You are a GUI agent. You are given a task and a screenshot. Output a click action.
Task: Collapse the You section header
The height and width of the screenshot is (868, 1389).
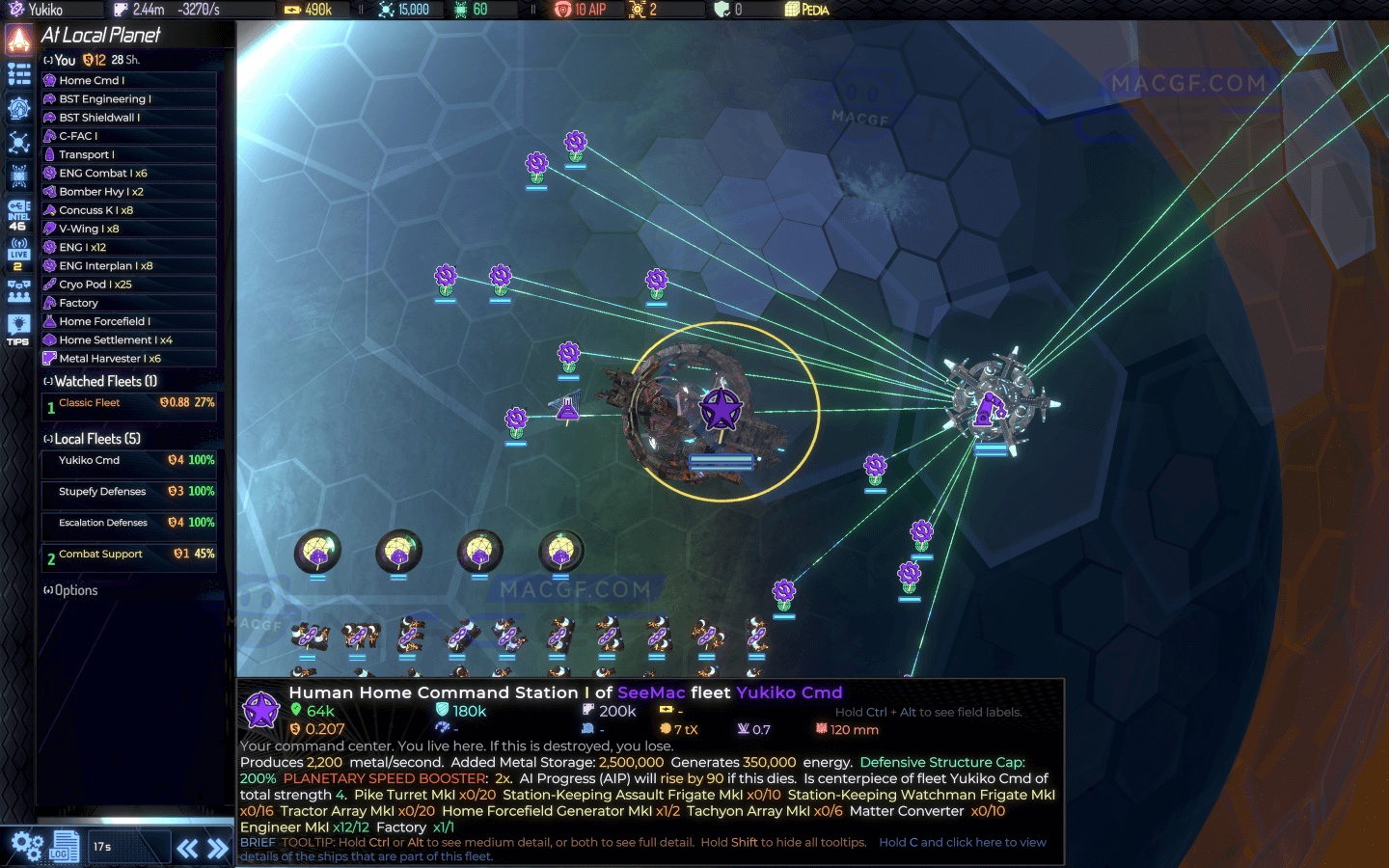(x=47, y=59)
